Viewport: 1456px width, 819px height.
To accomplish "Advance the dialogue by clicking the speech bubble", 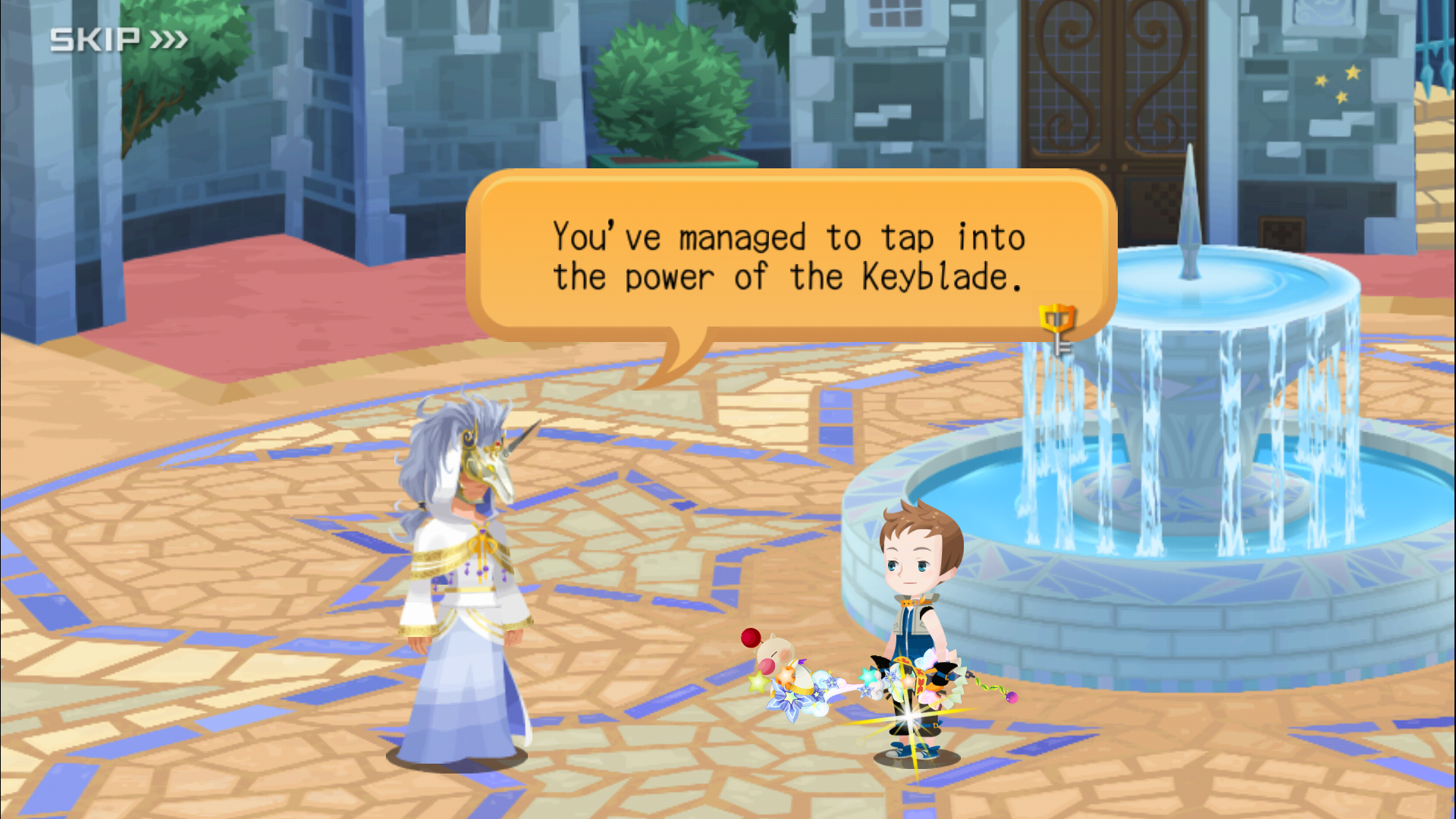I will coord(789,256).
